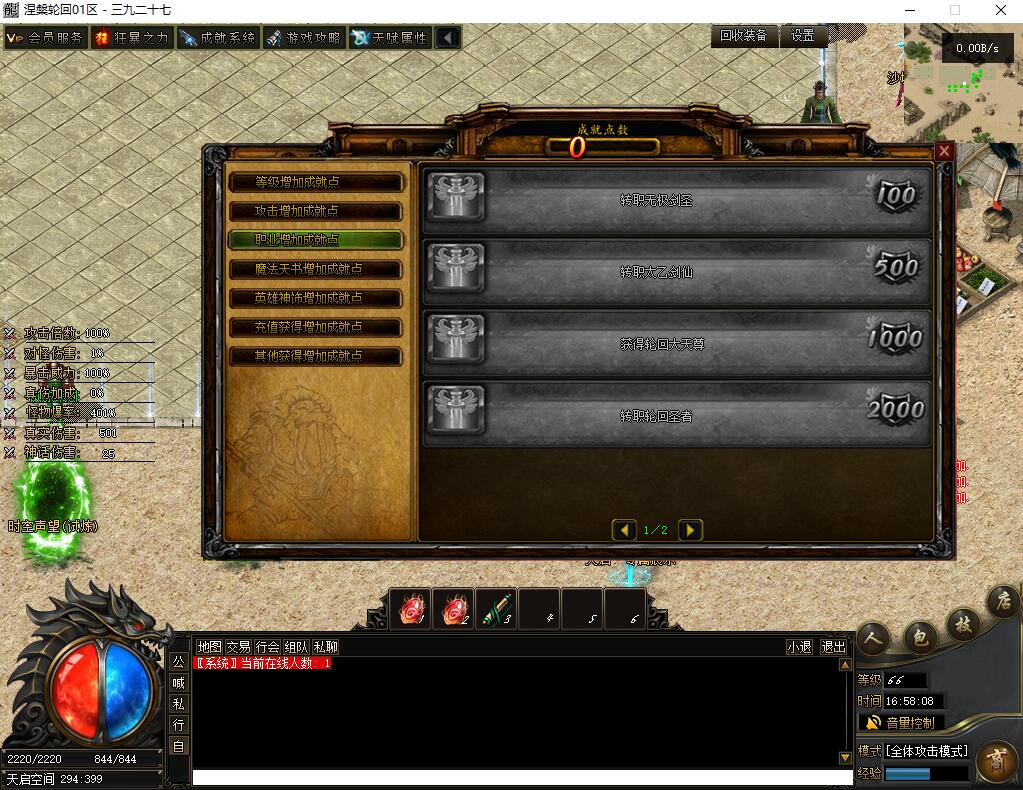Image resolution: width=1023 pixels, height=790 pixels.
Task: Choose the 转职轮回圣者 achievement row
Action: pyautogui.click(x=676, y=414)
